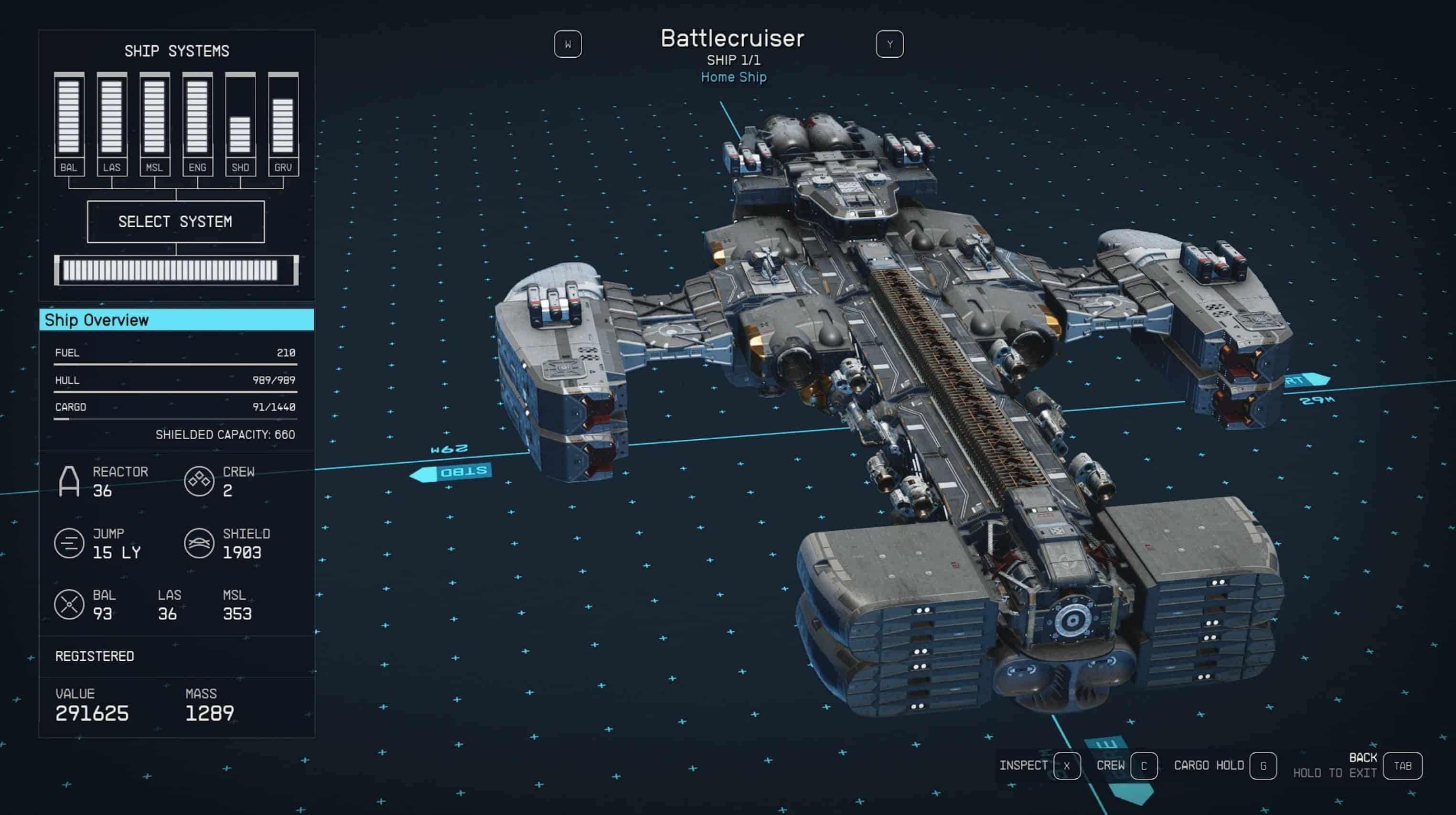Select the BAL ballistic weapons system

[x=69, y=124]
